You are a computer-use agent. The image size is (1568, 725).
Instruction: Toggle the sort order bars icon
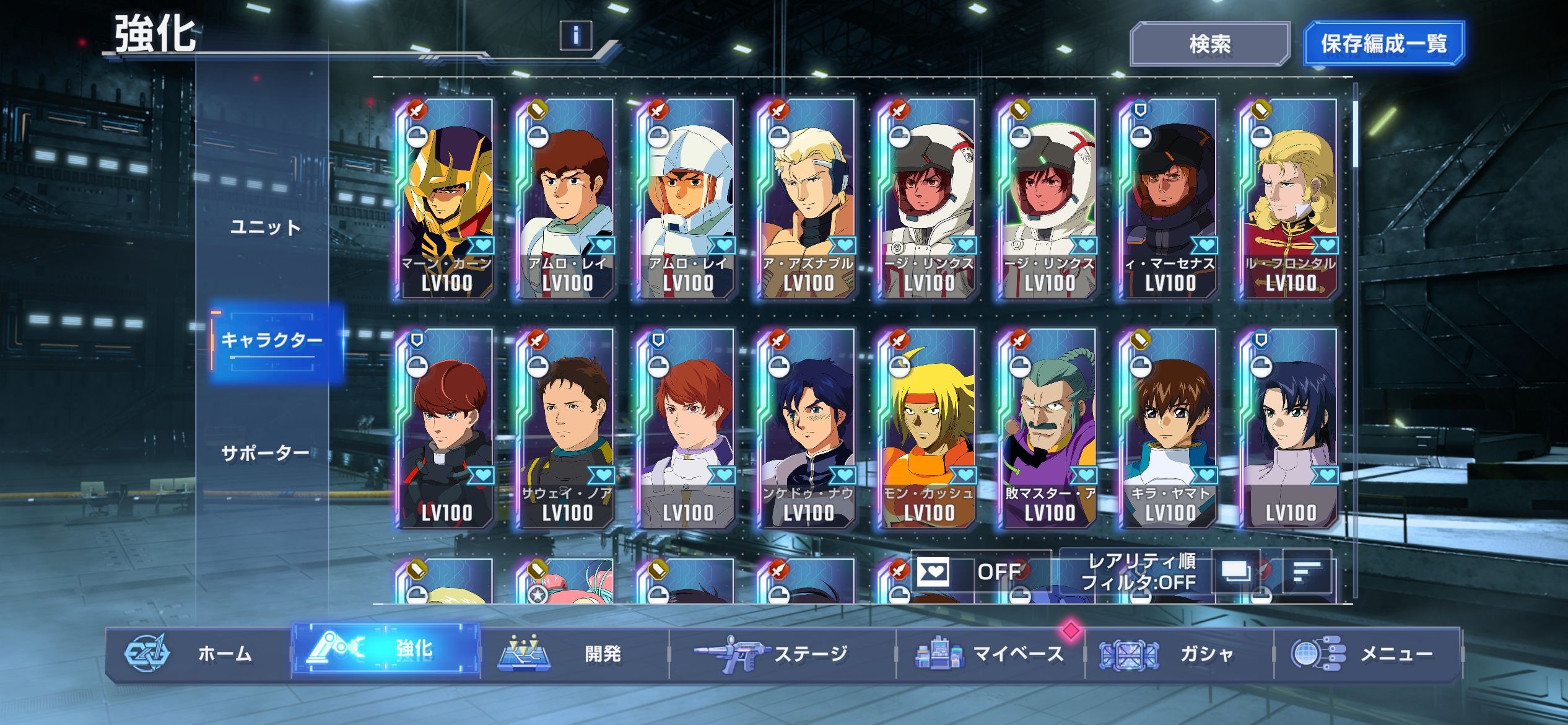click(x=1307, y=571)
